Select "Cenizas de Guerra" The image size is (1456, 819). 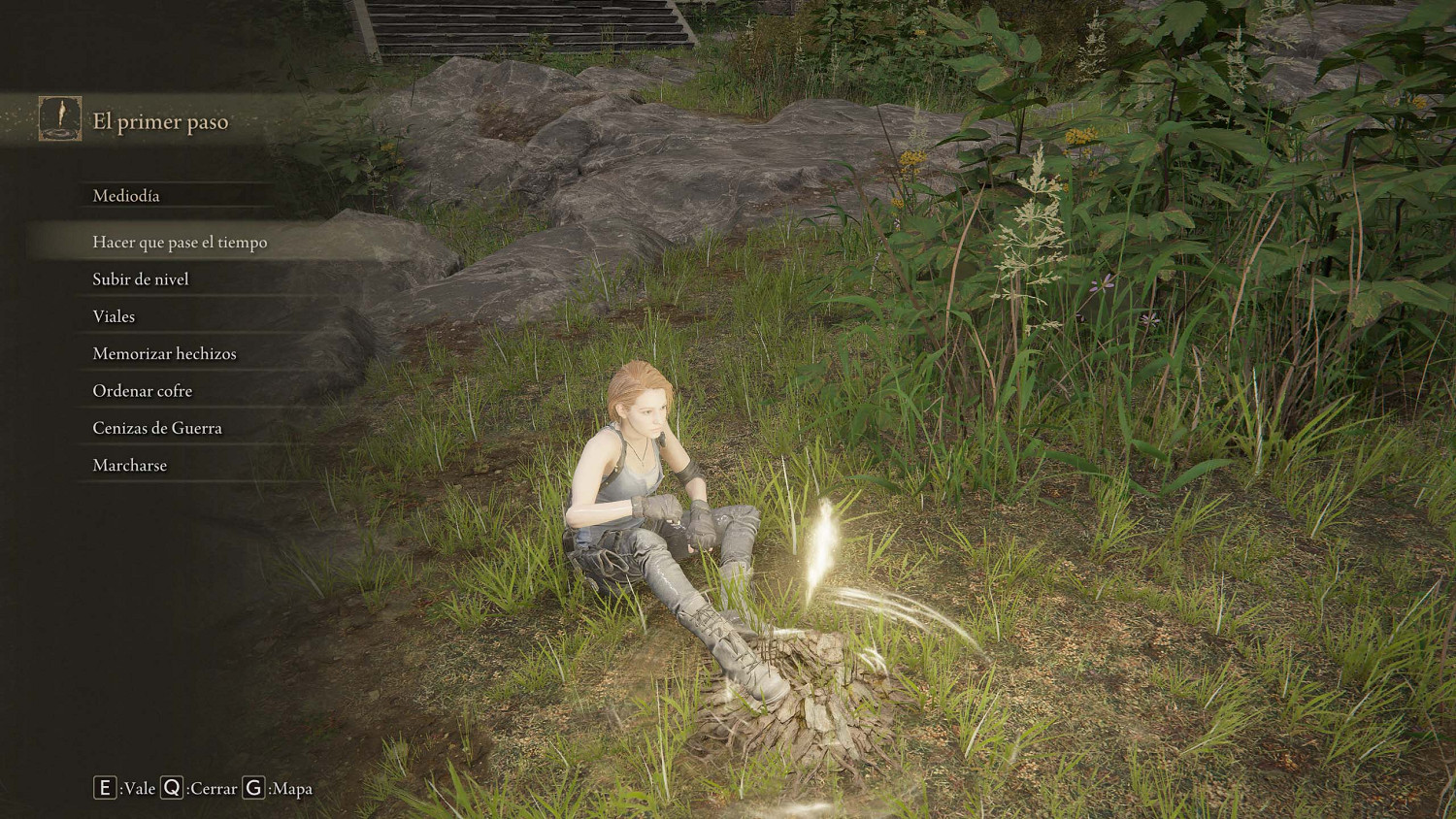(x=156, y=427)
